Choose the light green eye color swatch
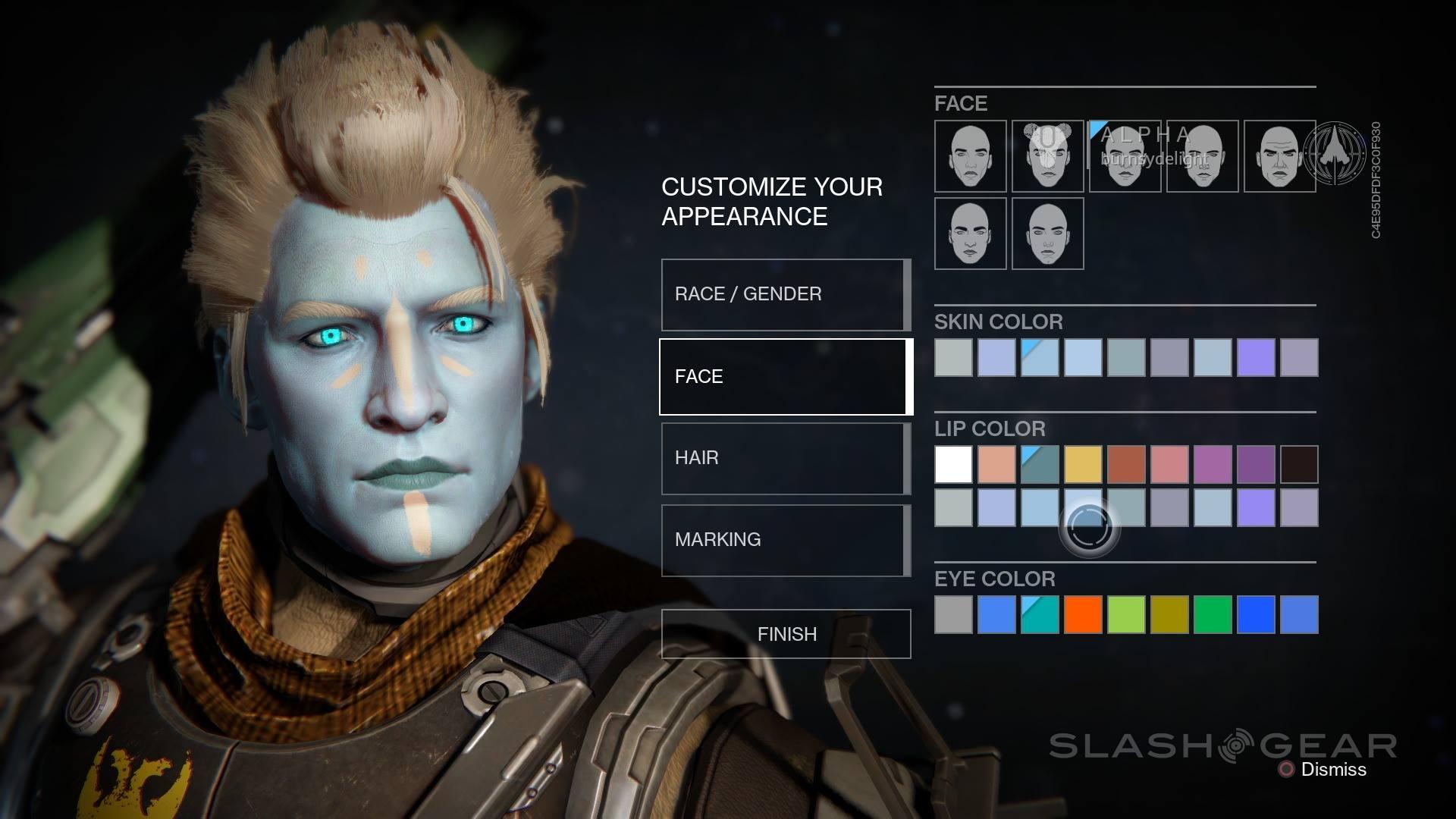 pyautogui.click(x=1126, y=614)
